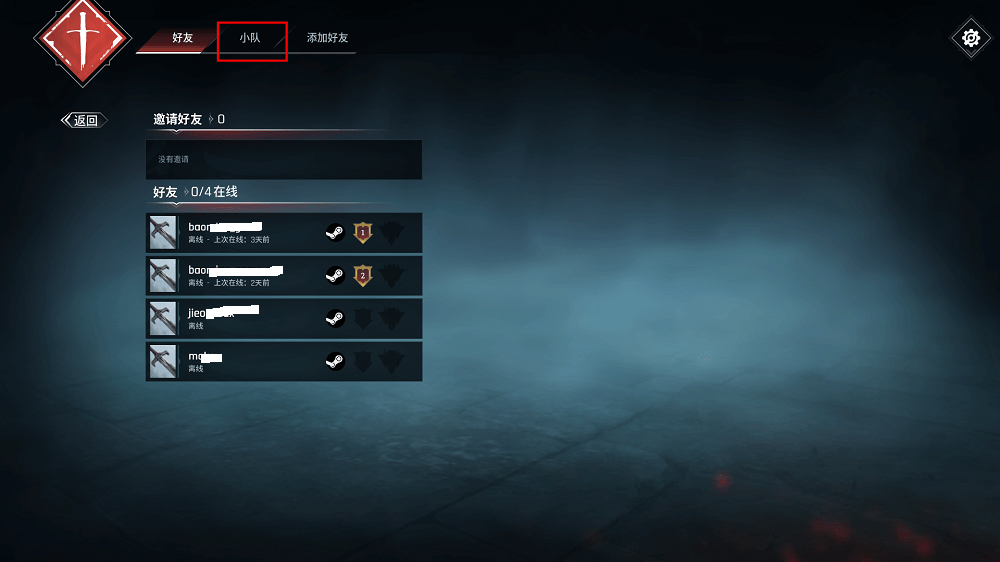The image size is (1000, 562).
Task: Open settings with the gear icon
Action: [970, 38]
